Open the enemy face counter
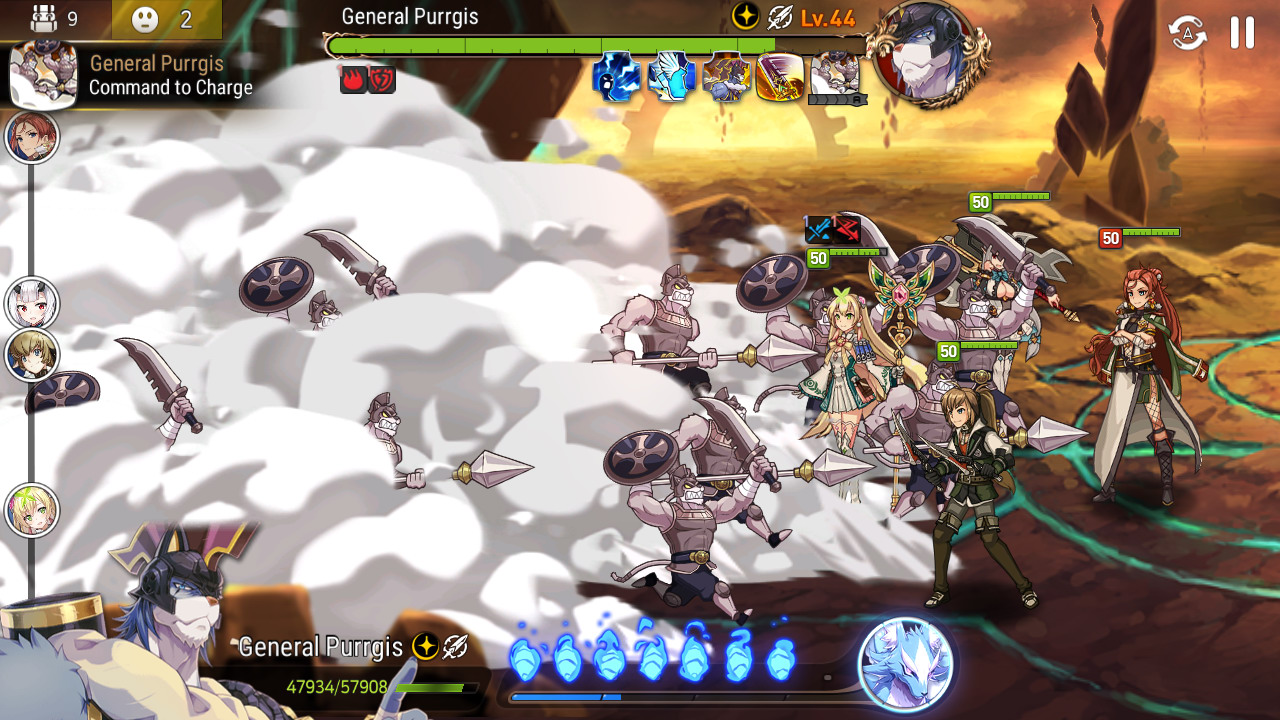 165,19
